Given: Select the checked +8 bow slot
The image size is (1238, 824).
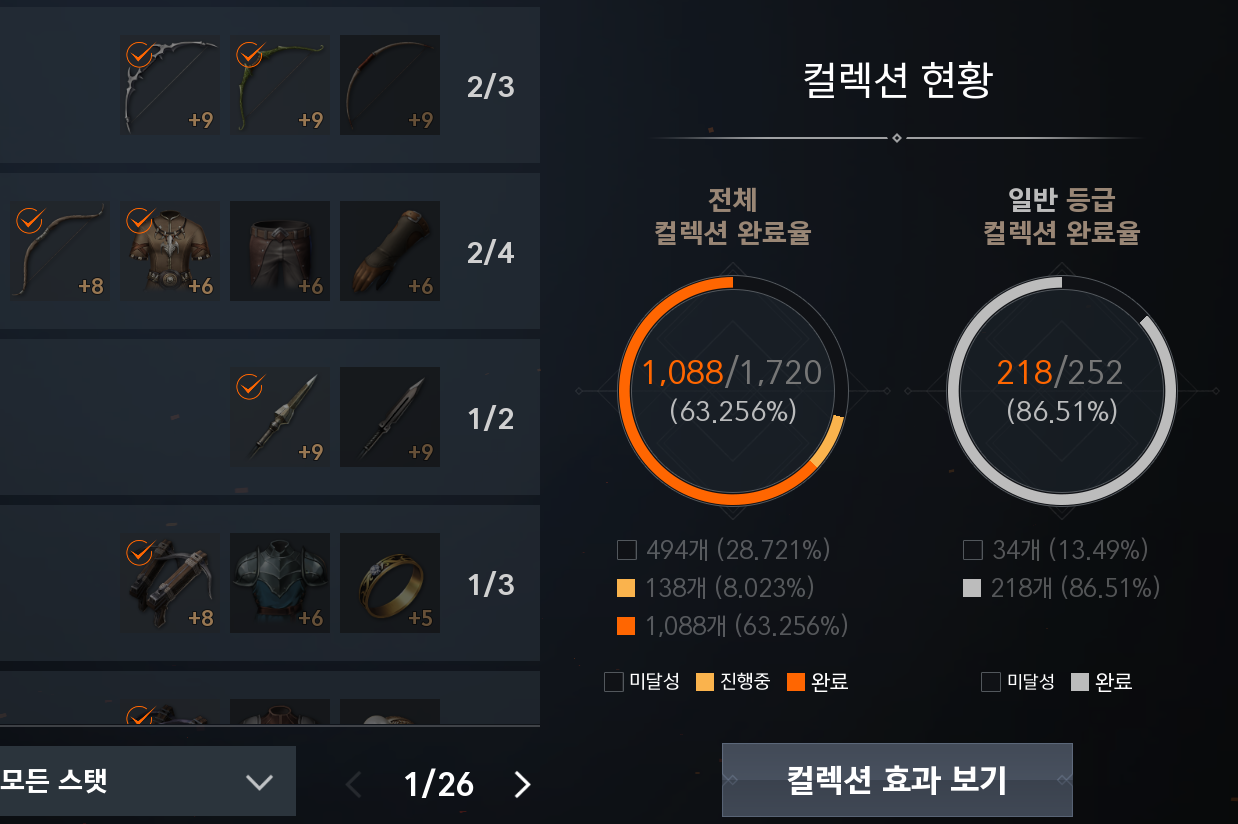Looking at the screenshot, I should [60, 252].
